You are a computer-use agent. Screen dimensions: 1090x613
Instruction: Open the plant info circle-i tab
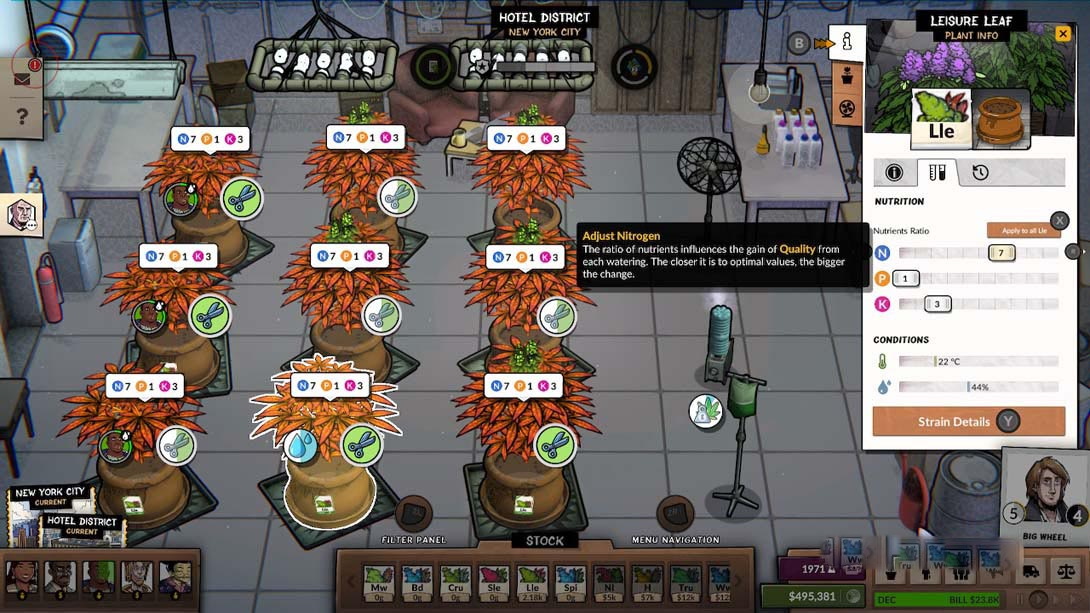894,172
